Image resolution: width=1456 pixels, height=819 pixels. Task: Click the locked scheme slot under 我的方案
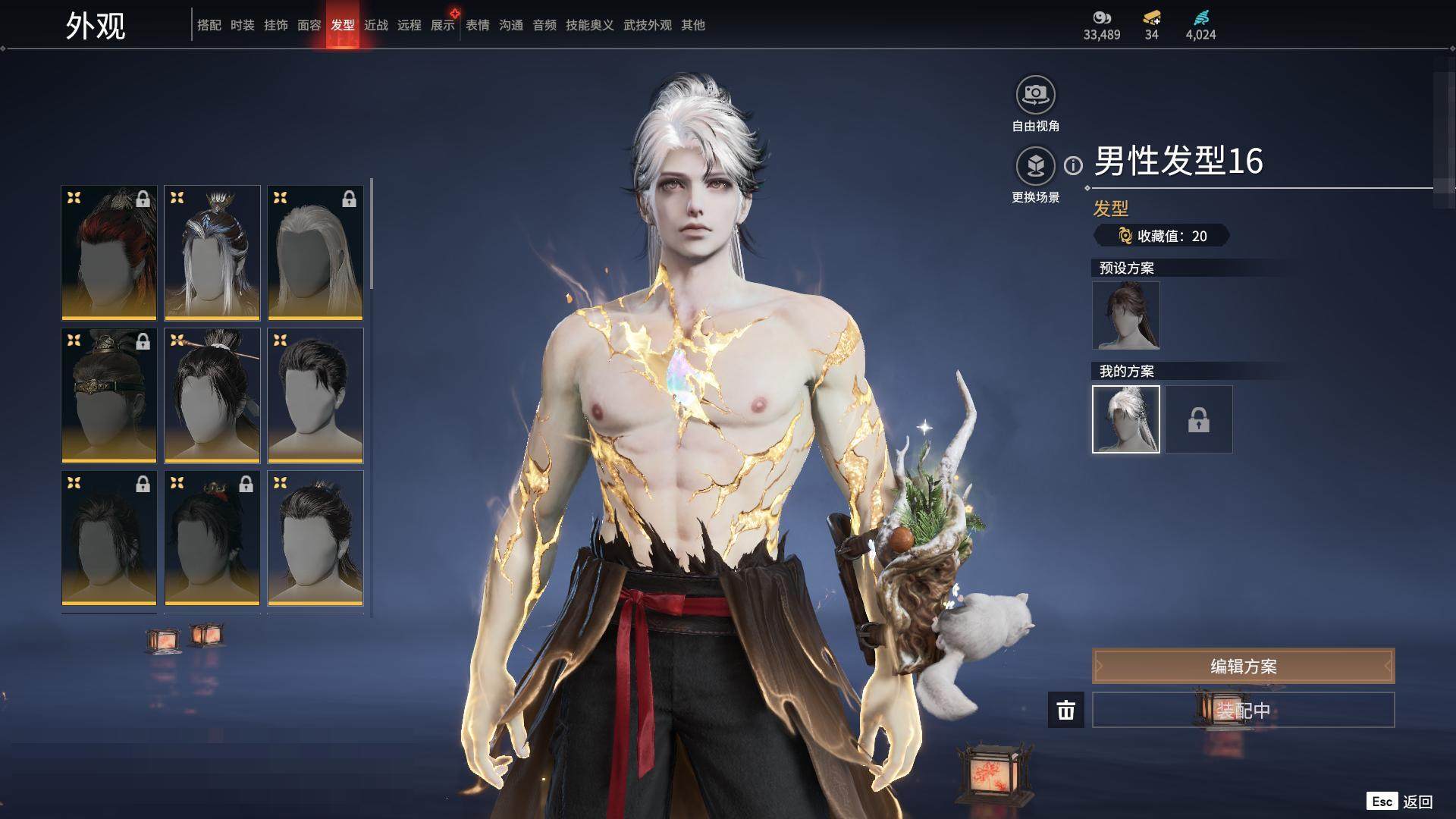point(1198,419)
